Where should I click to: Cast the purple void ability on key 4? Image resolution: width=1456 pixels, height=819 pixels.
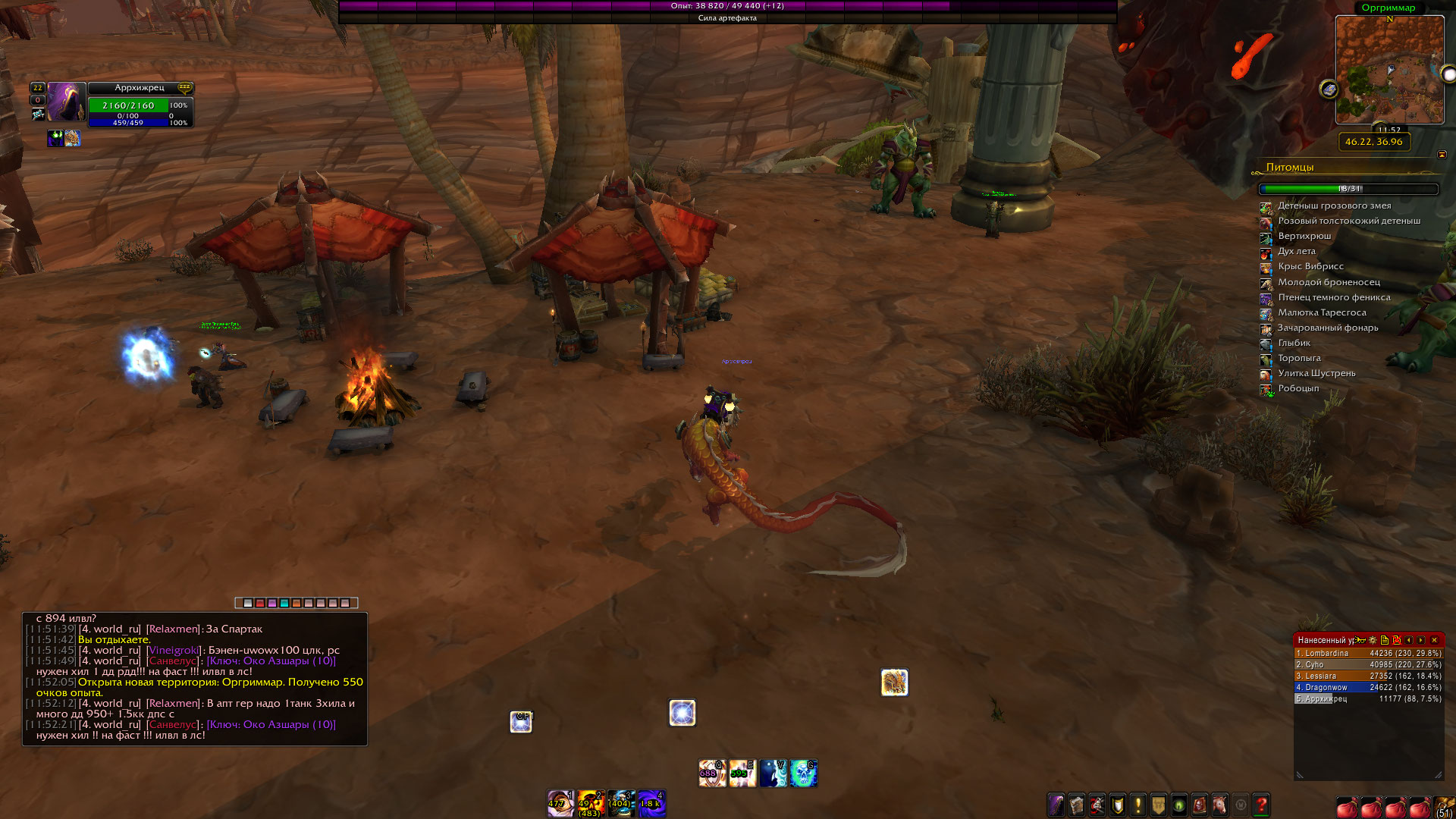(651, 804)
